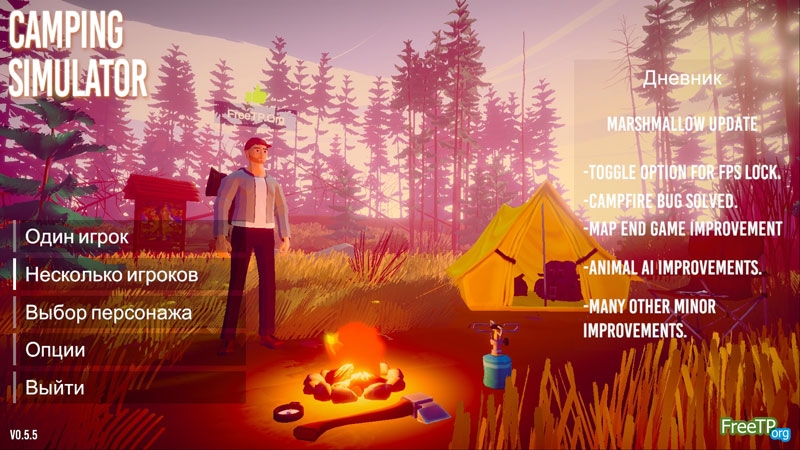
Task: Open the Опции settings menu
Action: pos(55,350)
